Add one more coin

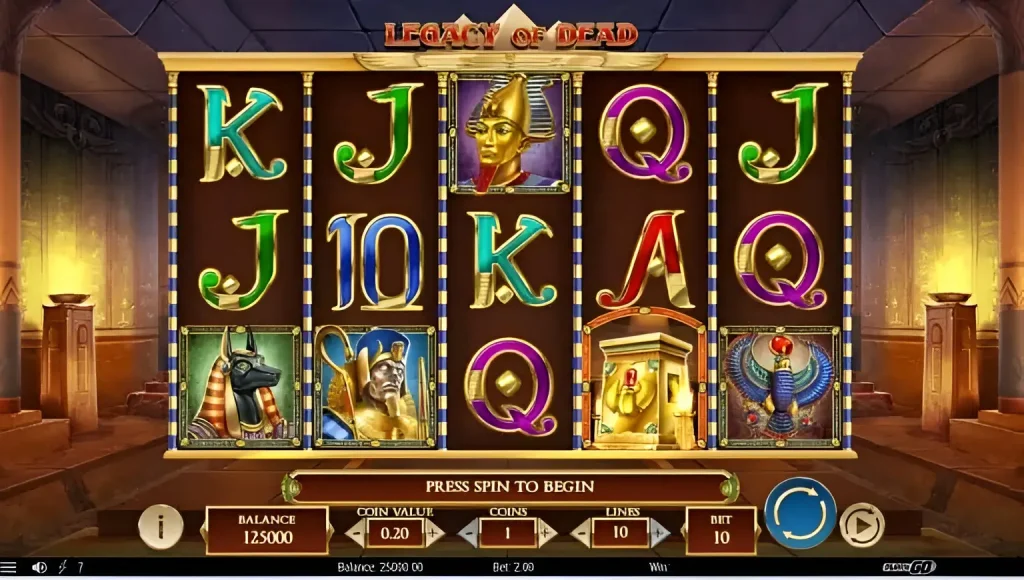pos(545,534)
